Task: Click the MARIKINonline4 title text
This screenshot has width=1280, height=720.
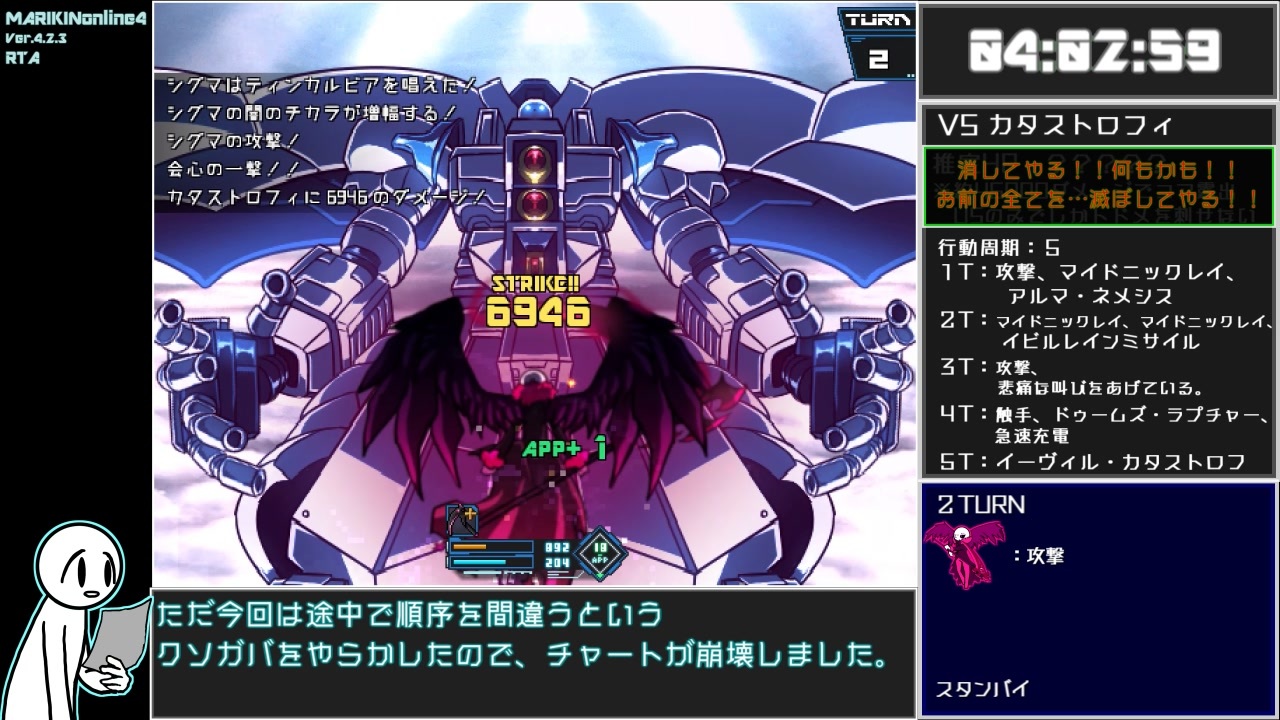Action: (75, 17)
